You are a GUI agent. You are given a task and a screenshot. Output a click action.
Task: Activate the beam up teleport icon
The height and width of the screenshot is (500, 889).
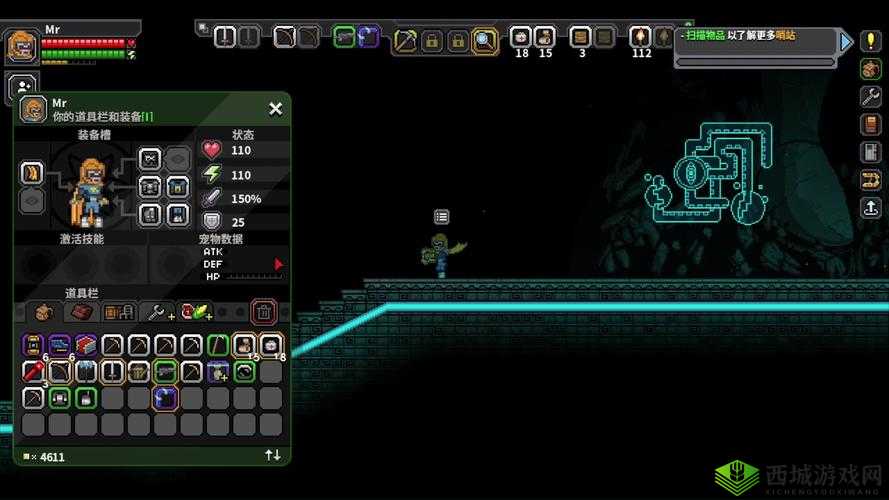[869, 207]
